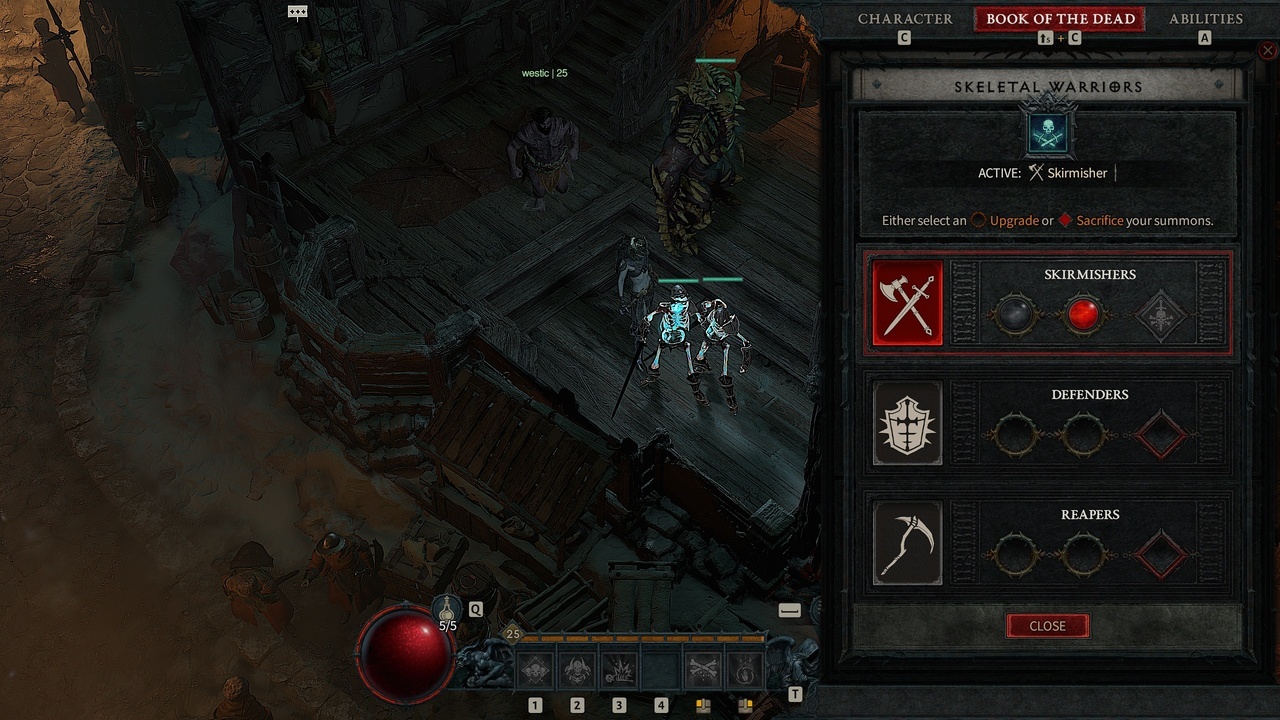
Task: Click the crossed bones skill icon
Action: tap(702, 668)
